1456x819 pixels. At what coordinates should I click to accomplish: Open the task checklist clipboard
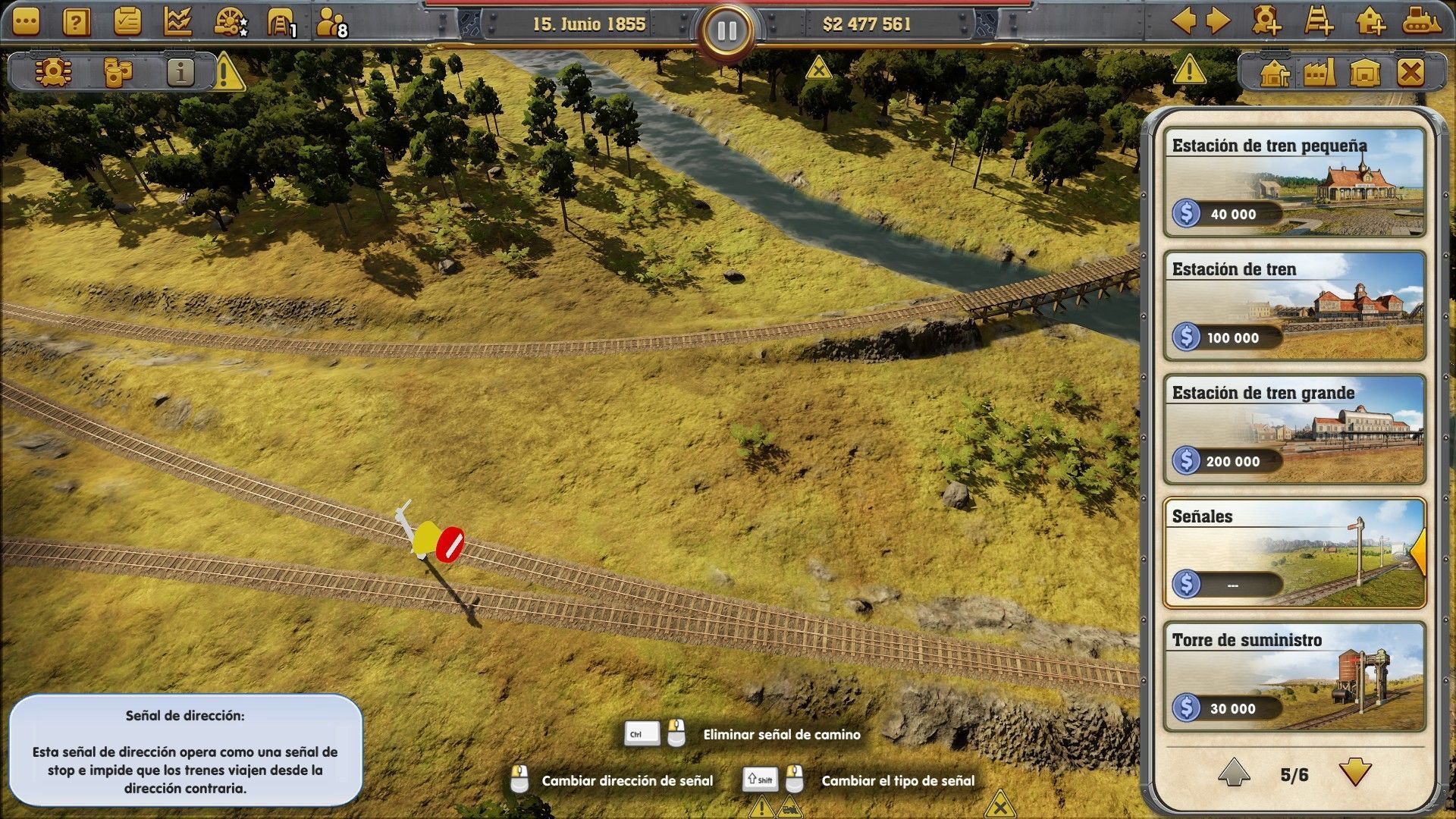(127, 22)
